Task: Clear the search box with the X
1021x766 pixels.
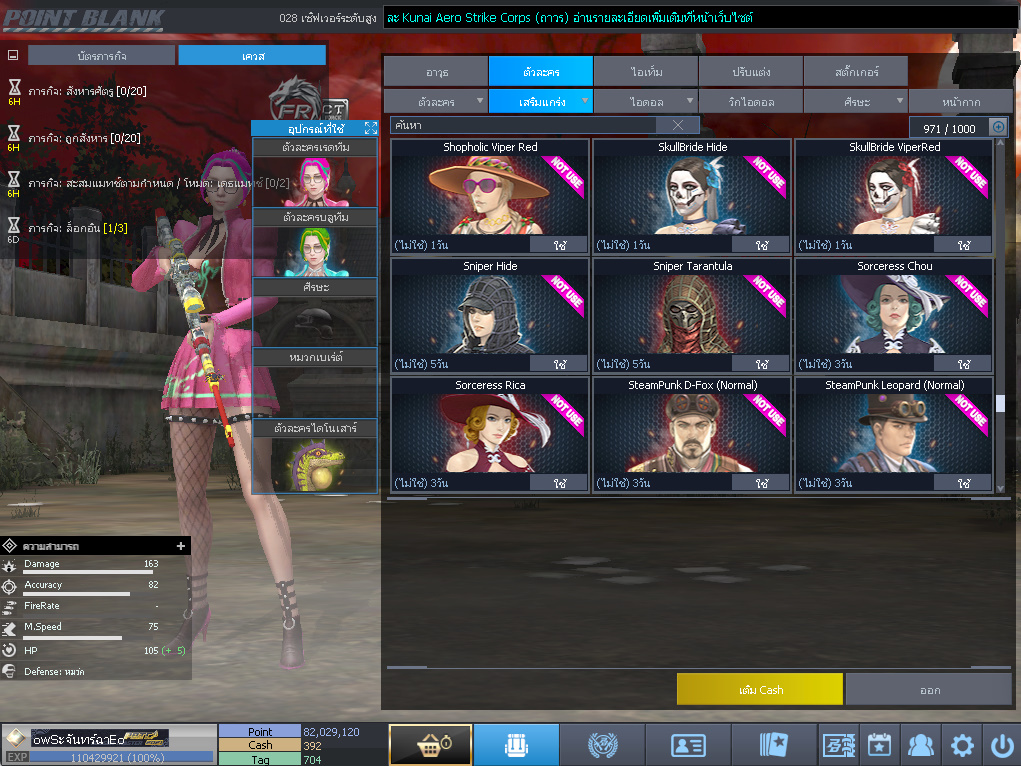Action: pos(678,125)
